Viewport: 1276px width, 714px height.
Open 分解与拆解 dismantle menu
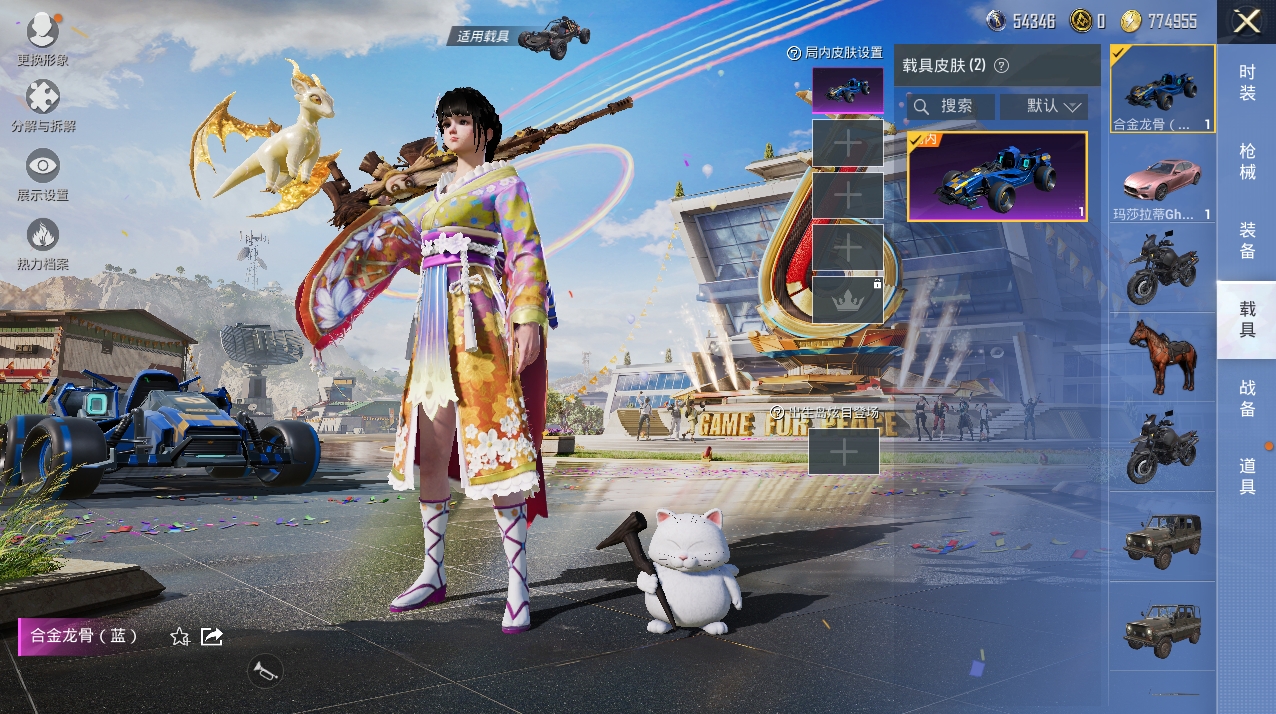click(42, 98)
